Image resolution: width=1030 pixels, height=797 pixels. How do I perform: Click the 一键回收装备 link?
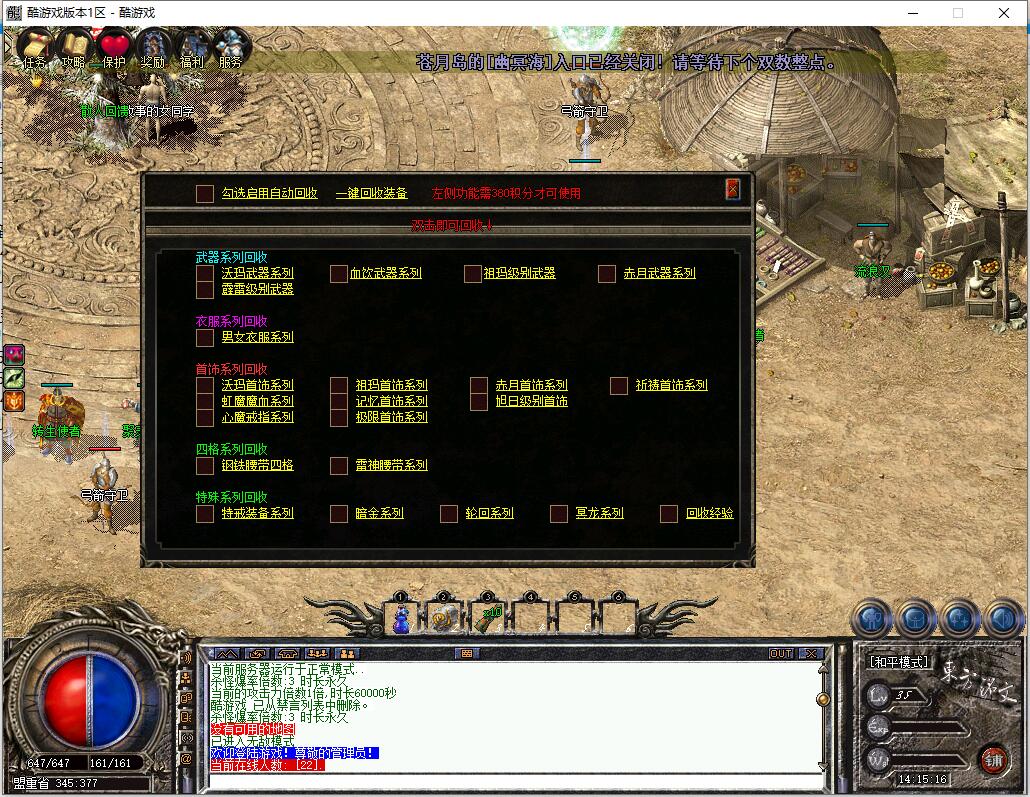coord(371,193)
